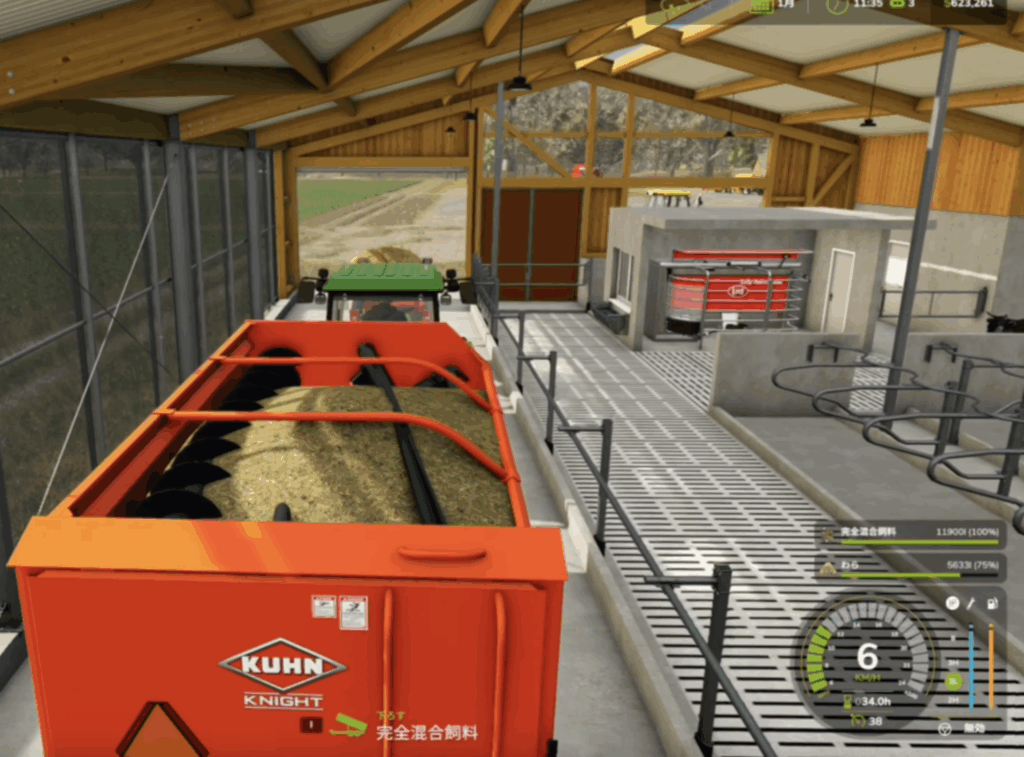The height and width of the screenshot is (757, 1024).
Task: Click the steering wheel assist icon
Action: (944, 729)
